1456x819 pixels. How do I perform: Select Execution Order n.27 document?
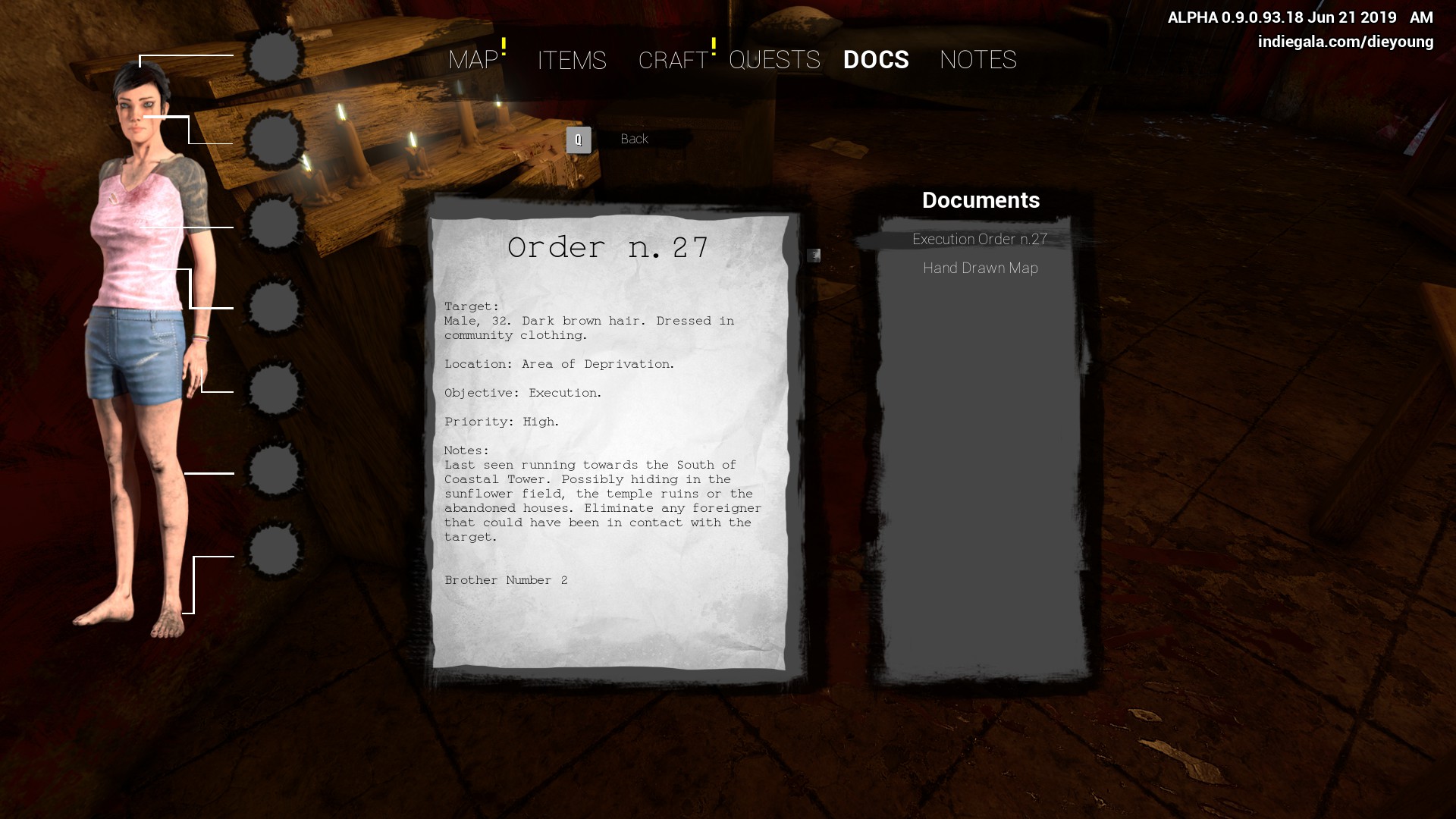click(x=980, y=240)
